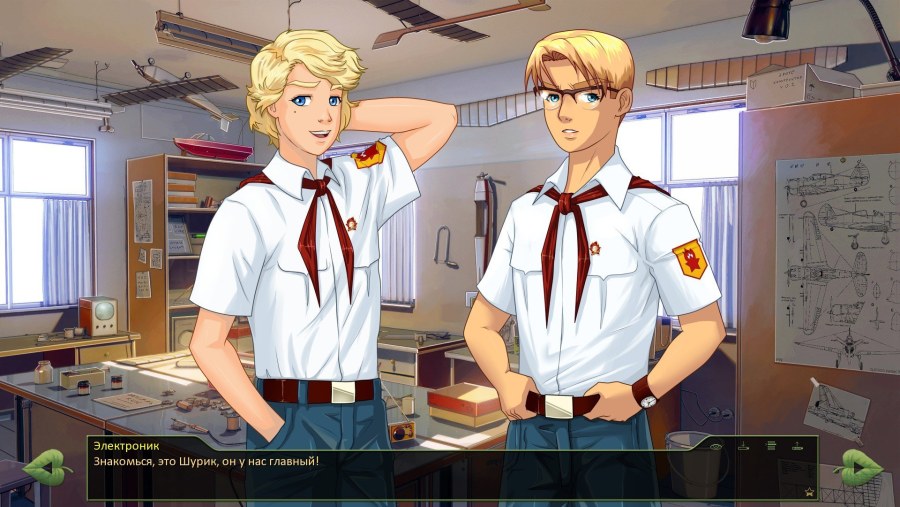The image size is (900, 507).
Task: Open the save menu with the down-arrow icon
Action: point(743,446)
